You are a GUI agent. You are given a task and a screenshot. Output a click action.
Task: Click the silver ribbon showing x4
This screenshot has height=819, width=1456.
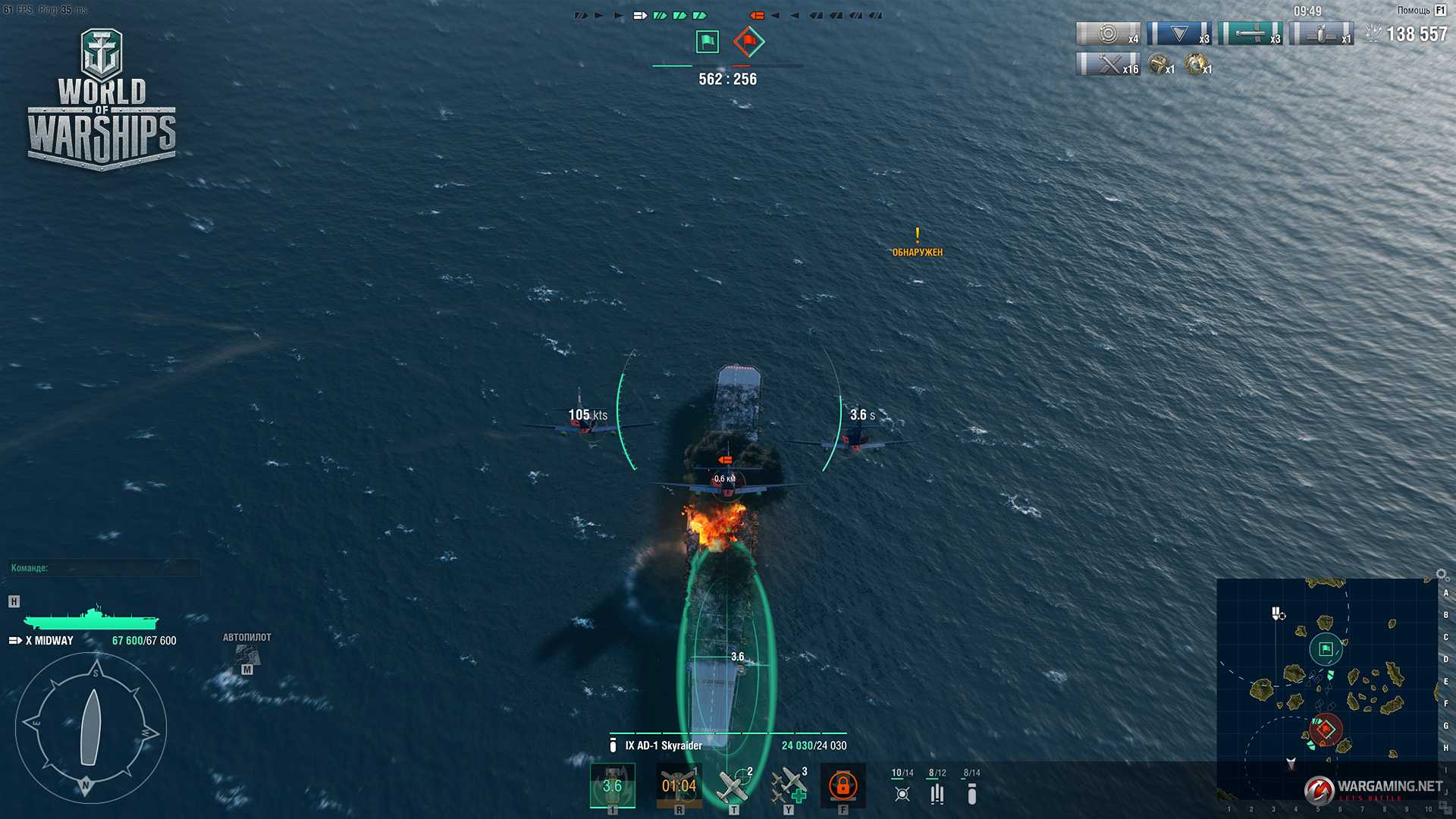coord(1108,34)
